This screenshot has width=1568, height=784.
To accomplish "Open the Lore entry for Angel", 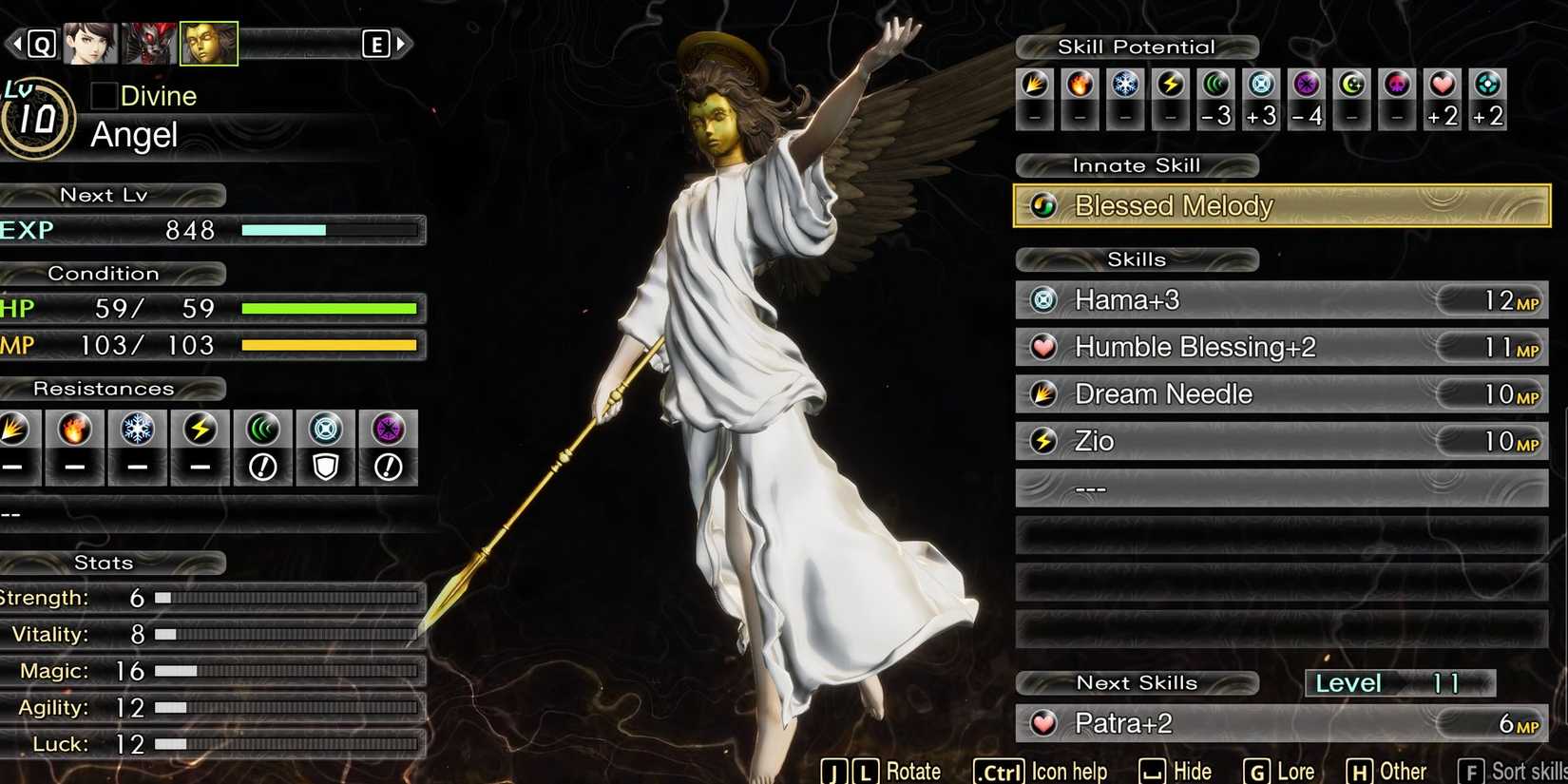I will [x=1292, y=770].
